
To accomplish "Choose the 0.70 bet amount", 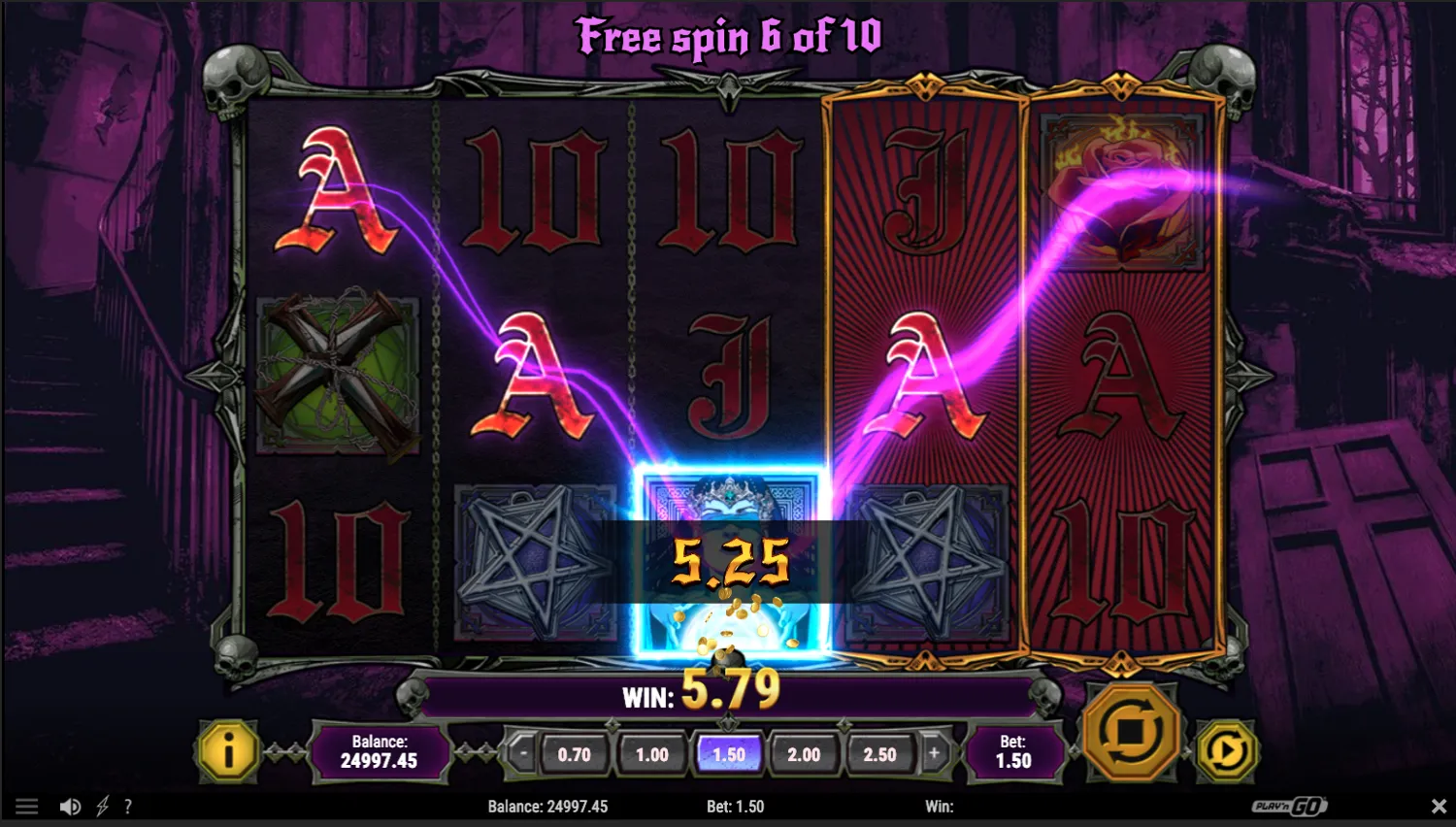I will point(573,753).
